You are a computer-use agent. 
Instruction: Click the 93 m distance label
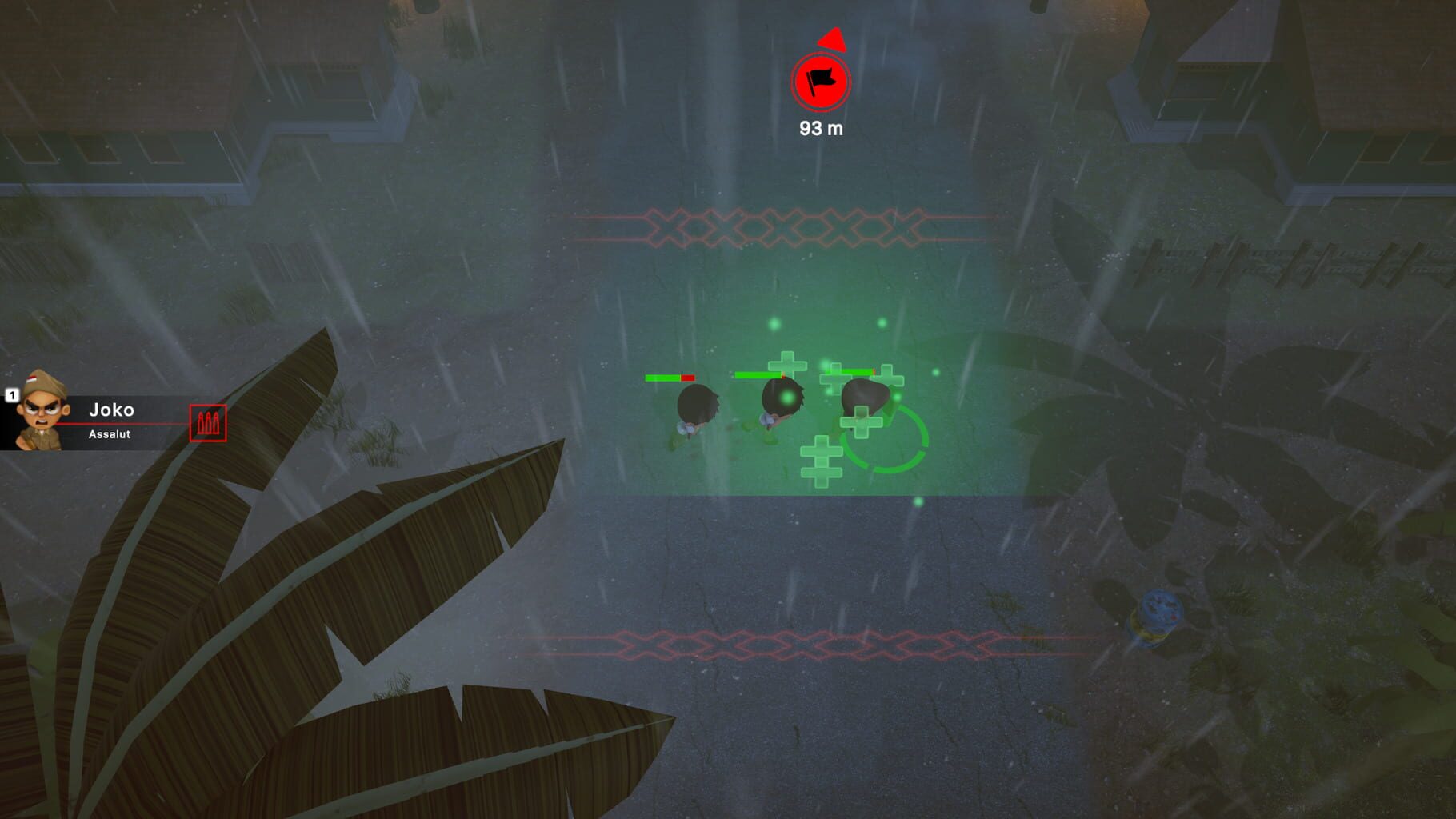(822, 126)
